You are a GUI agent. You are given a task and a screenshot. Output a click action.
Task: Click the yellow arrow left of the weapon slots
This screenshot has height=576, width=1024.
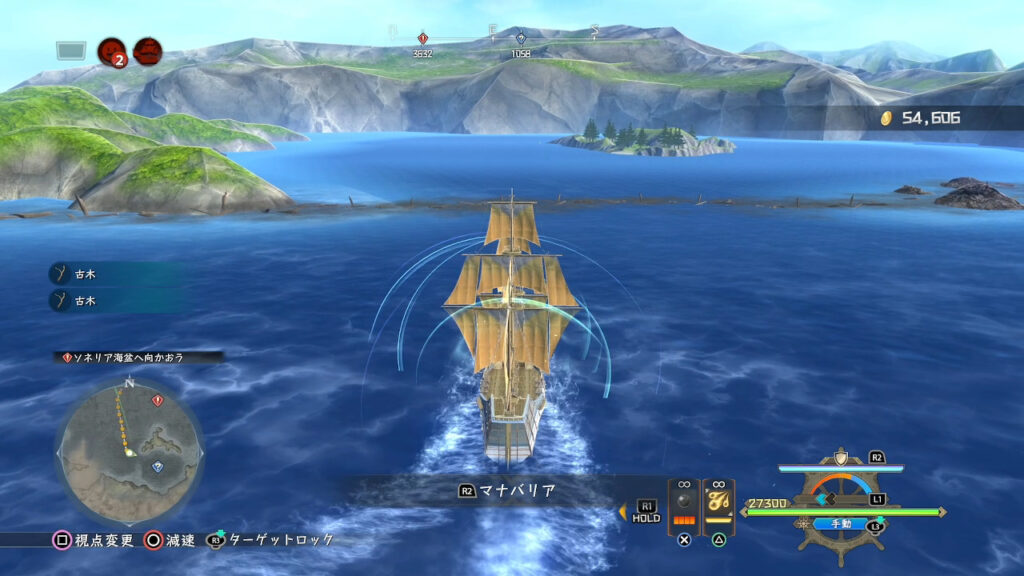tap(623, 512)
